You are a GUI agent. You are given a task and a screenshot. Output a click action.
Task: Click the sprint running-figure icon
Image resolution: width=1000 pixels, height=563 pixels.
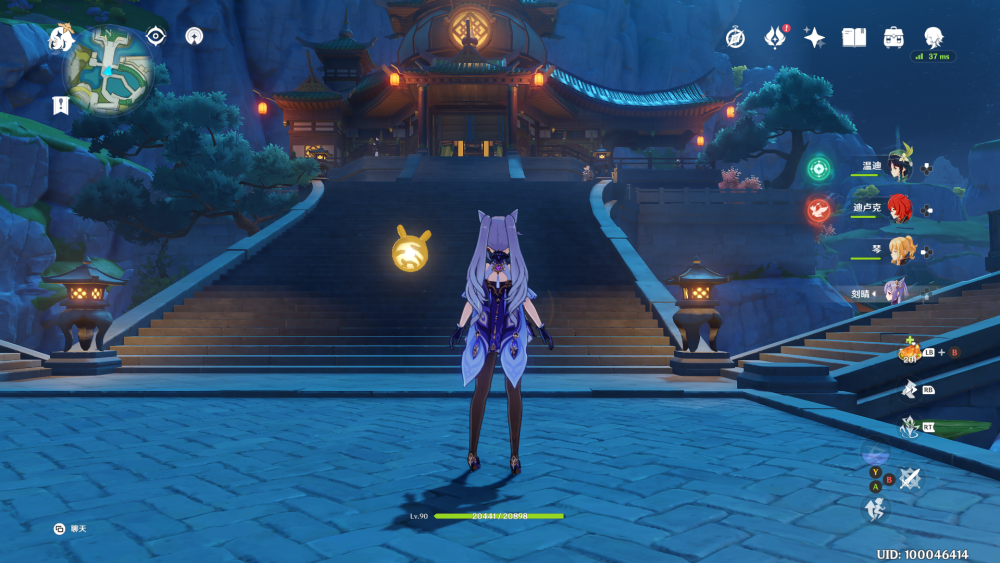[874, 509]
